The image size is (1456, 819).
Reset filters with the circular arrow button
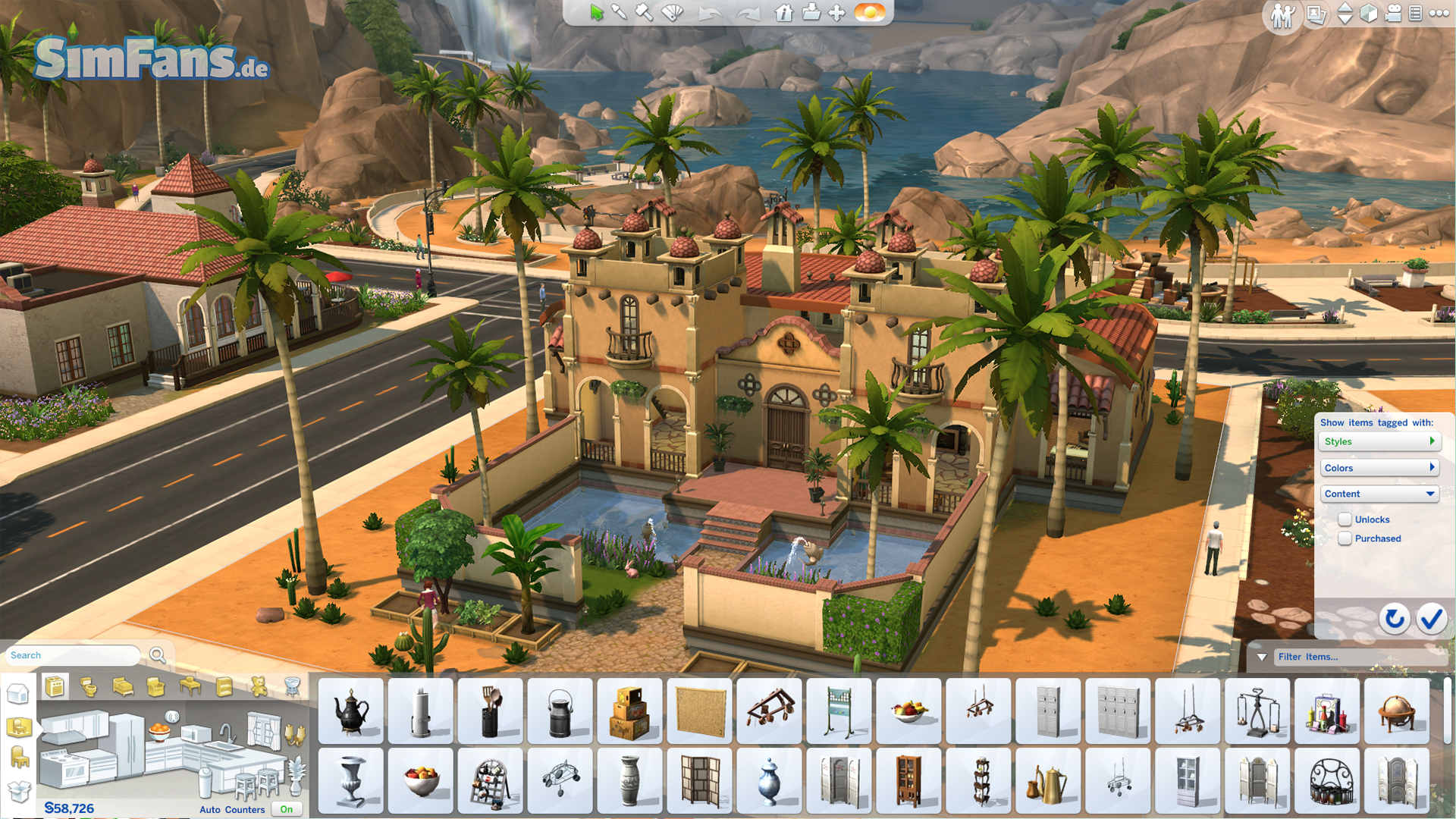pos(1394,619)
